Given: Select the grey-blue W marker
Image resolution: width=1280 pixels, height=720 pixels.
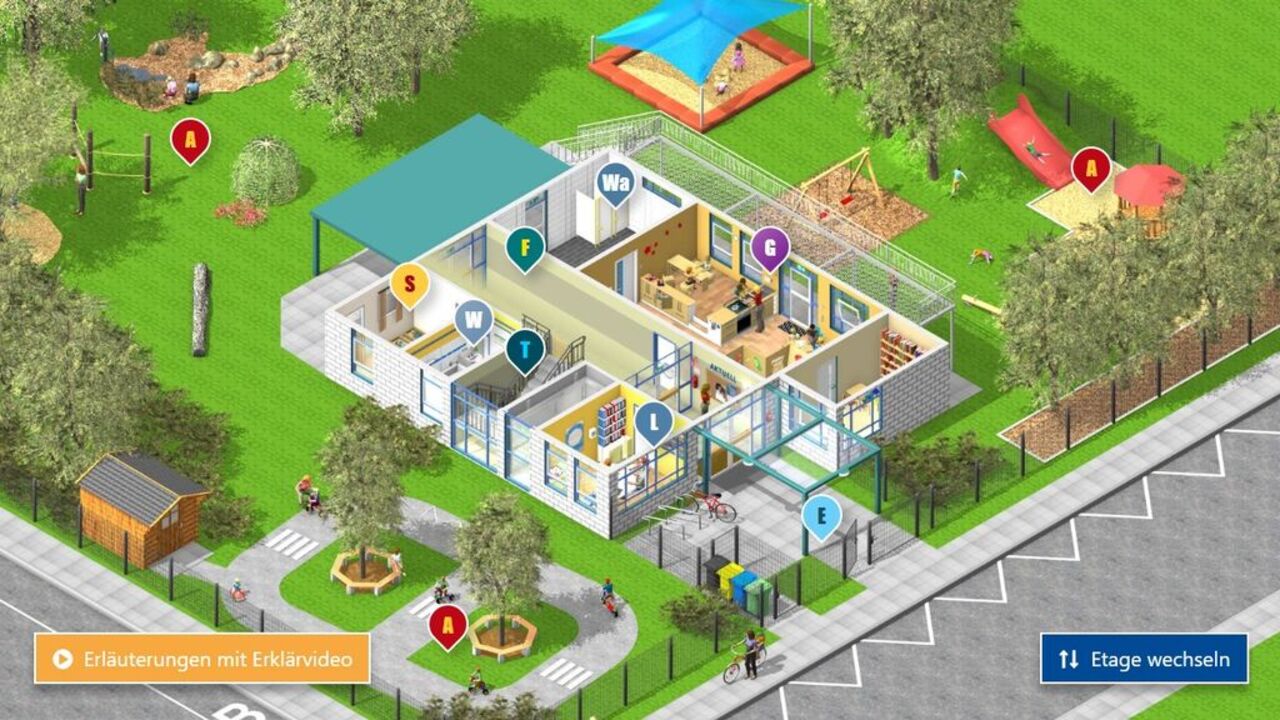Looking at the screenshot, I should 474,320.
